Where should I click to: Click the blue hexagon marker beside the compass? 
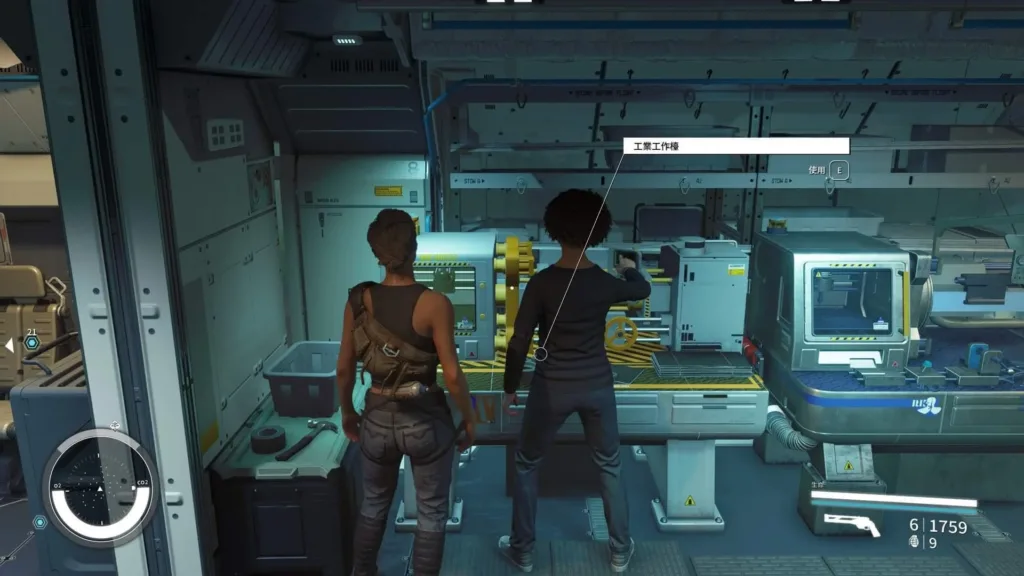click(x=39, y=521)
